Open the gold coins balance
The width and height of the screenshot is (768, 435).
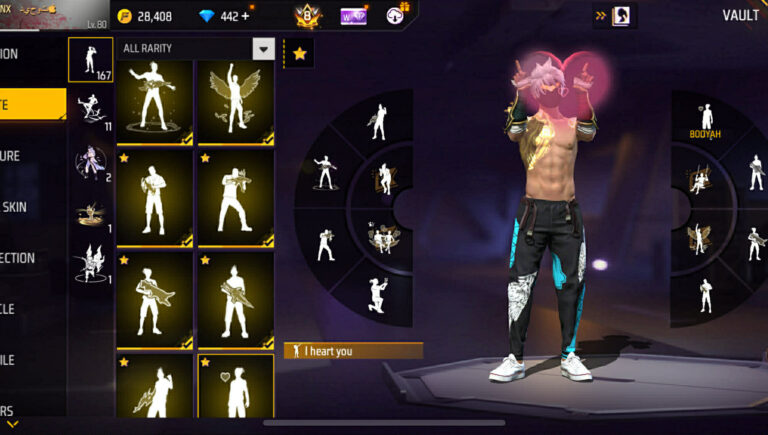pyautogui.click(x=145, y=16)
